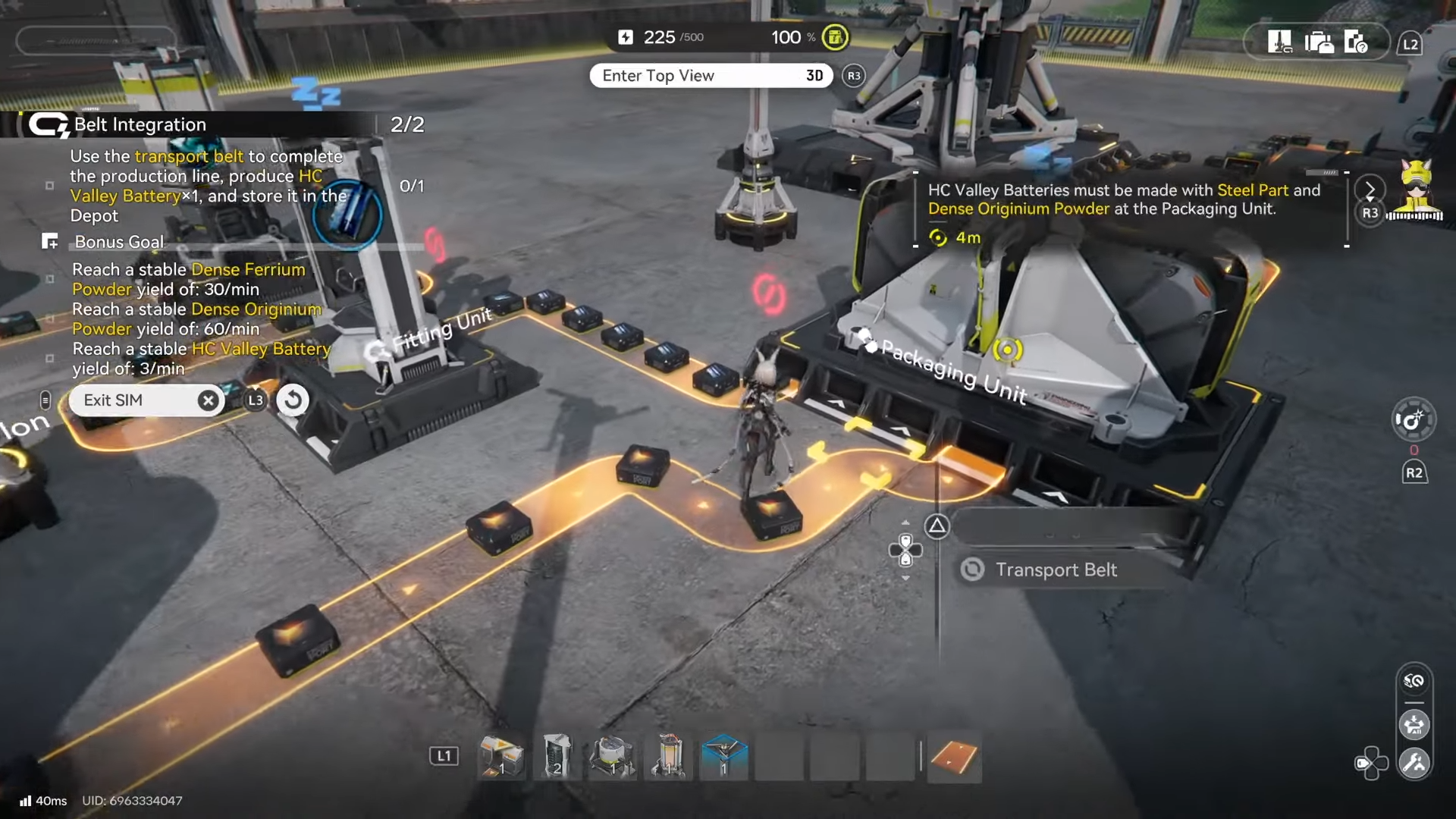Select the orange tank unit hotbar slot
The height and width of the screenshot is (819, 1456).
pyautogui.click(x=668, y=757)
